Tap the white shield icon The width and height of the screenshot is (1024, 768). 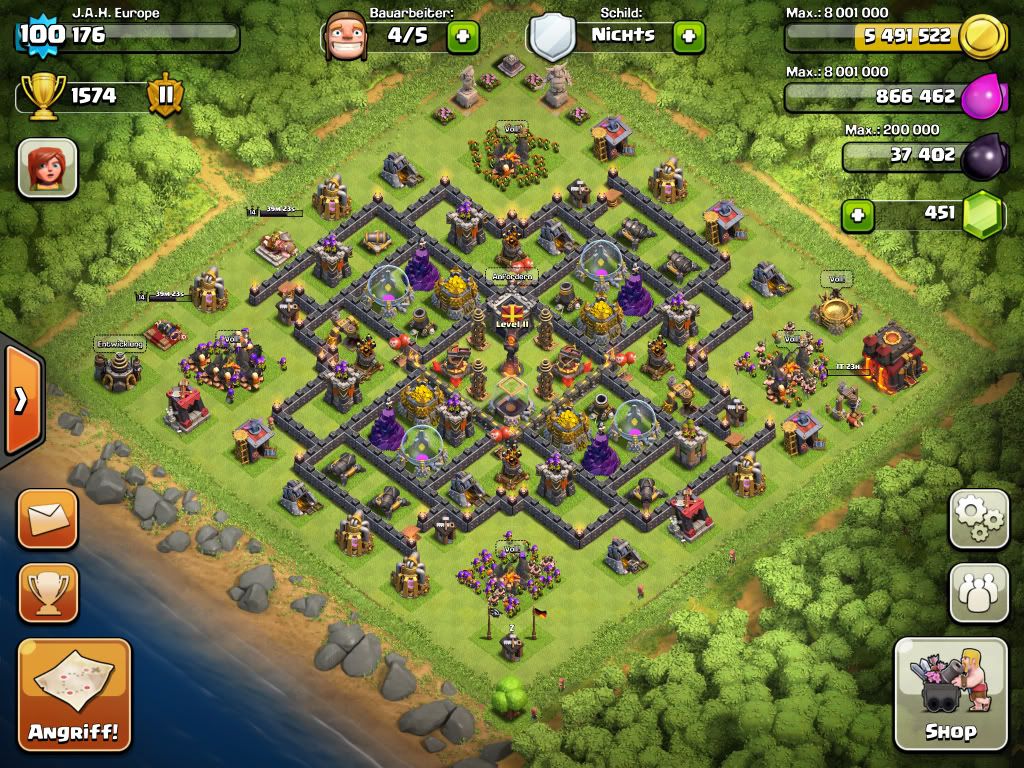pyautogui.click(x=553, y=37)
